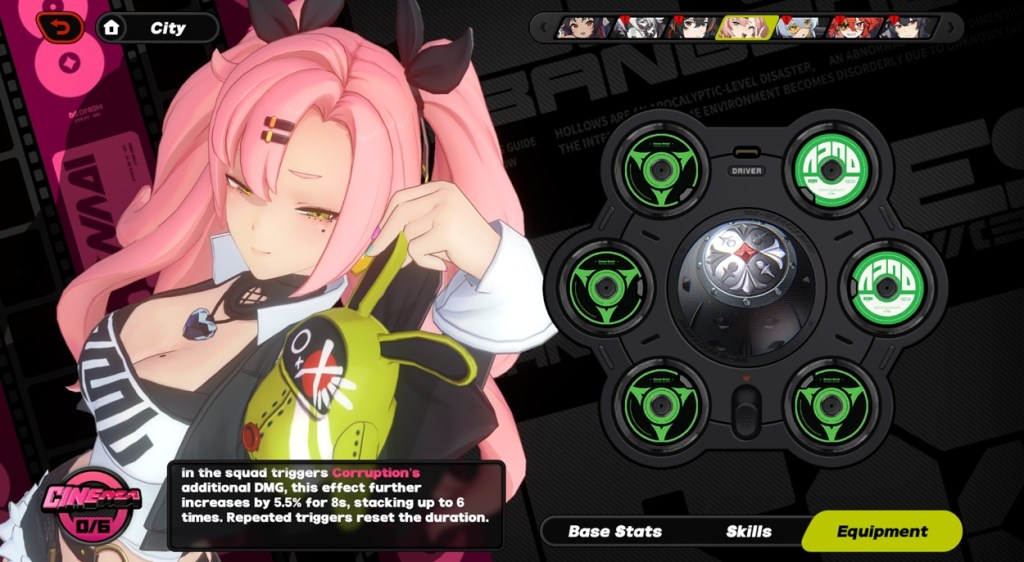Select the Equipment tab
Viewport: 1024px width, 562px height.
pyautogui.click(x=881, y=532)
